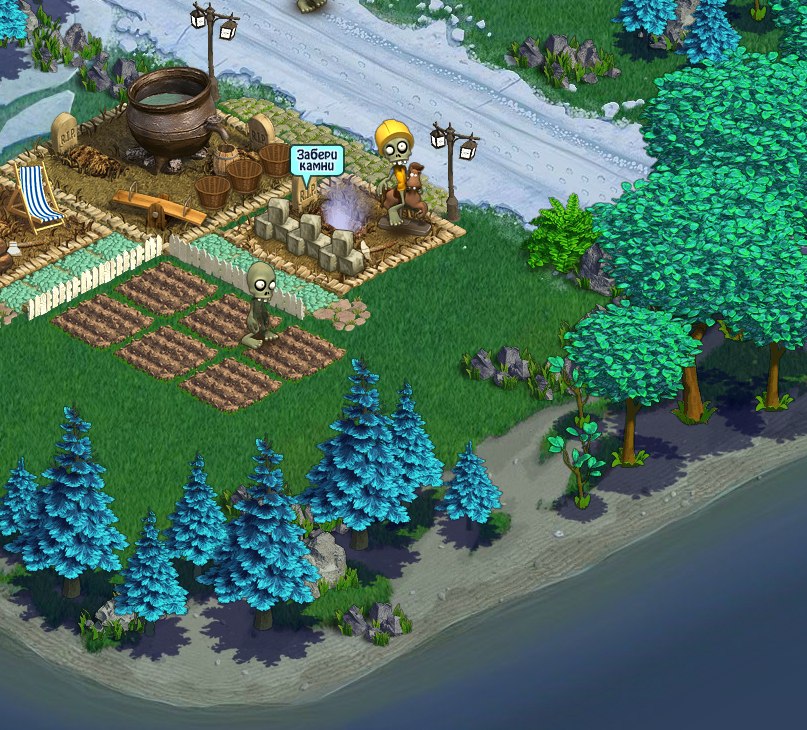This screenshot has height=730, width=807.
Task: Click the "Забери камни" speech bubble
Action: click(x=317, y=162)
